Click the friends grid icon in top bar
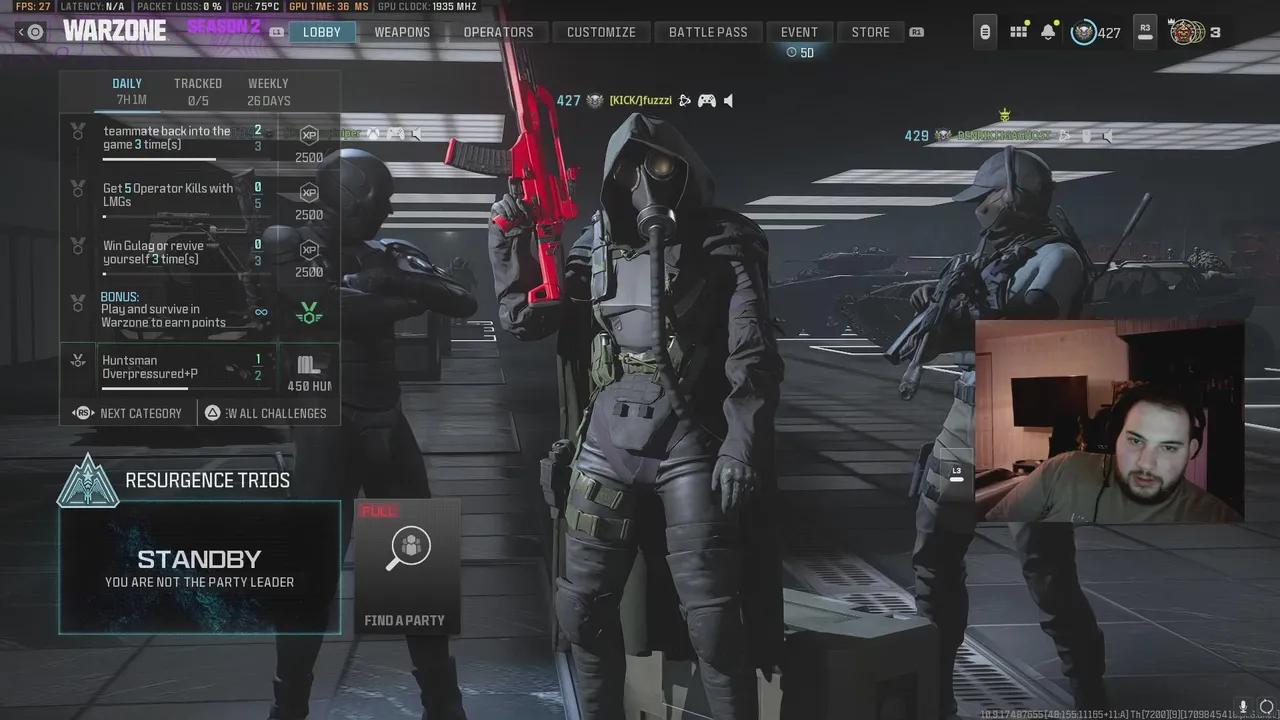This screenshot has width=1280, height=720. pyautogui.click(x=1018, y=31)
